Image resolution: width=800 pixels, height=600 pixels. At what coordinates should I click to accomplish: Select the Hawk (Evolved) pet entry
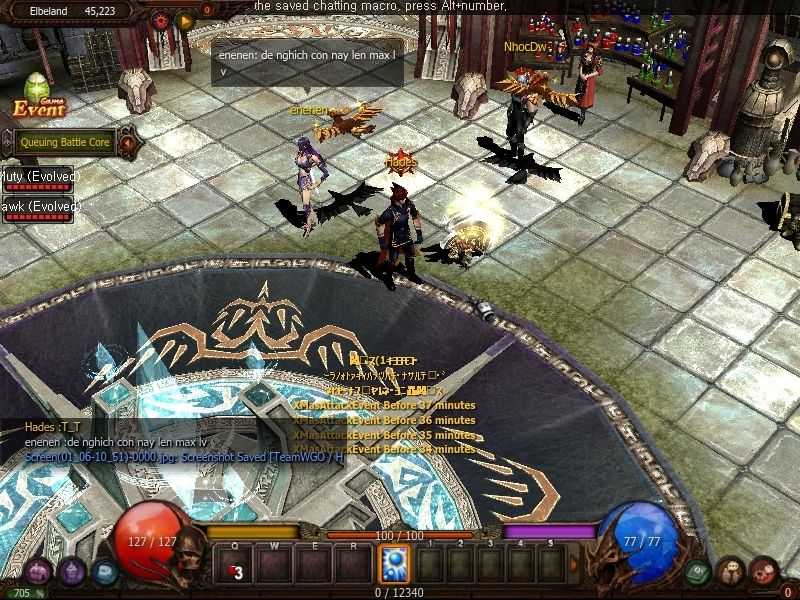[39, 205]
